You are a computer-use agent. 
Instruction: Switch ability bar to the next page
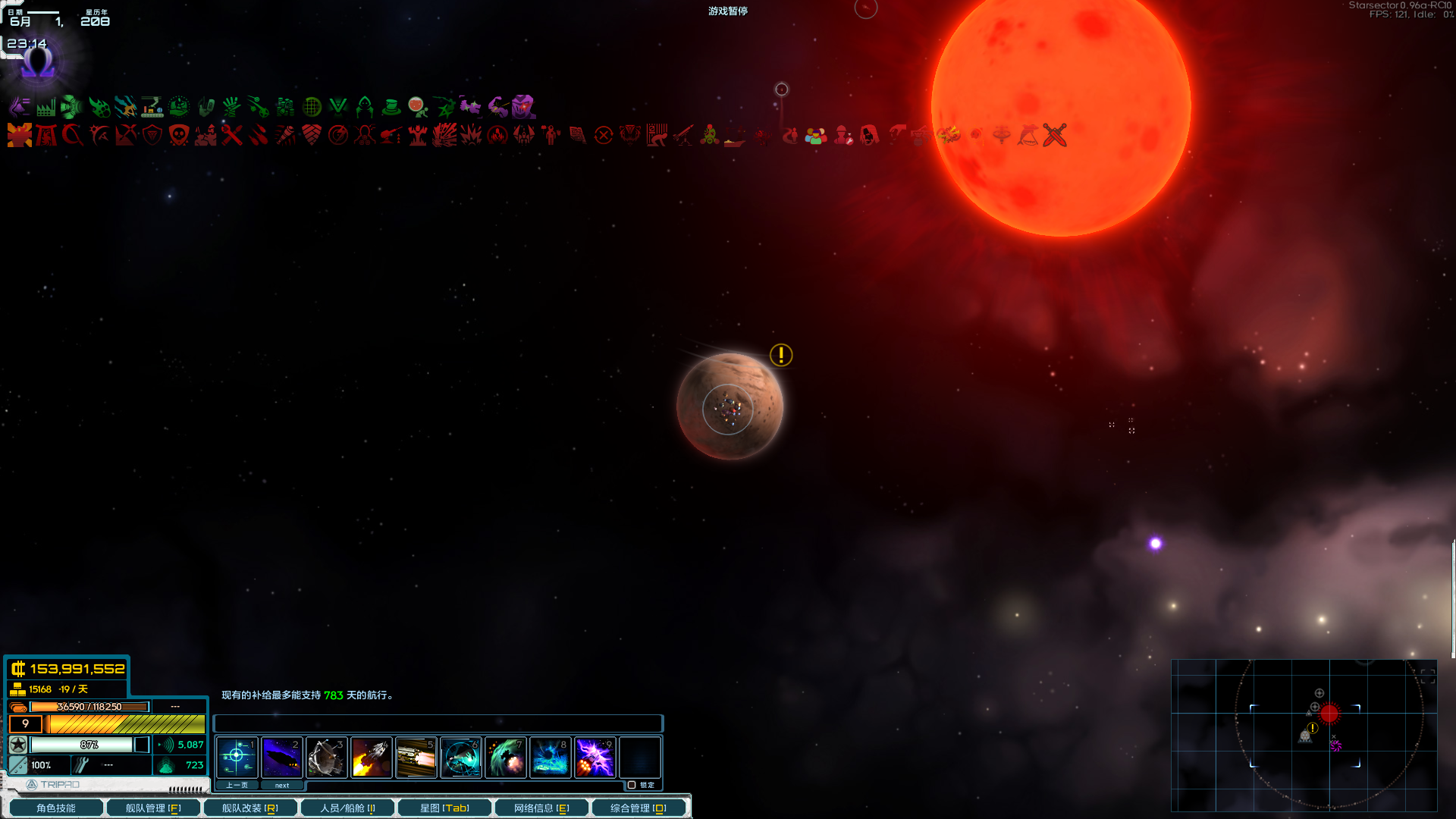(281, 785)
